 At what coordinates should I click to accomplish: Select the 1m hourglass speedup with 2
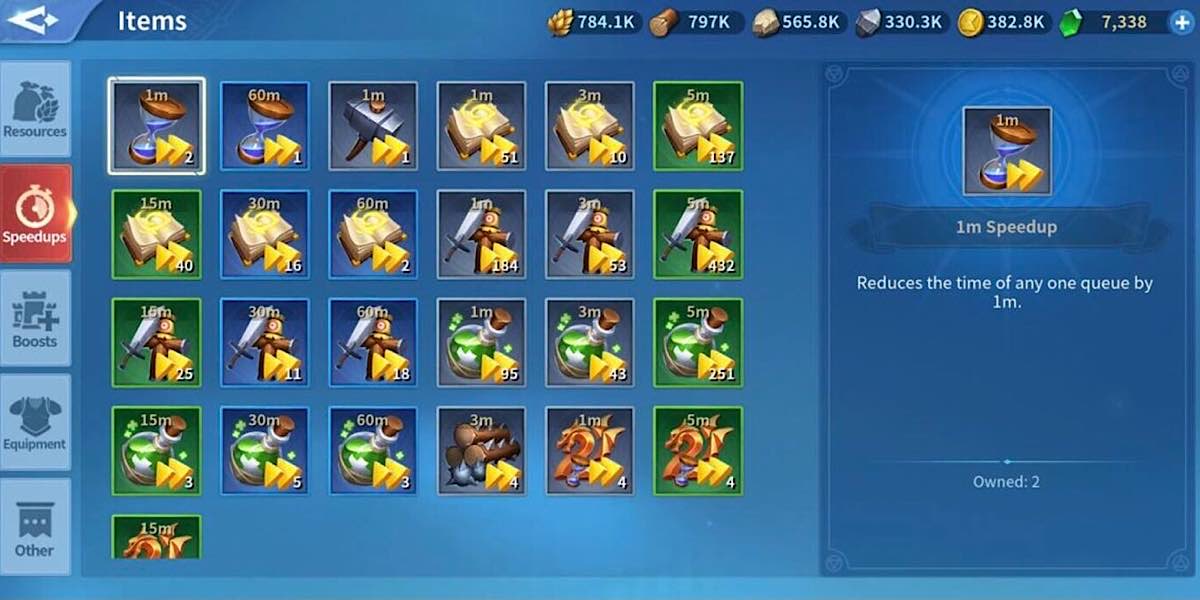[x=156, y=126]
